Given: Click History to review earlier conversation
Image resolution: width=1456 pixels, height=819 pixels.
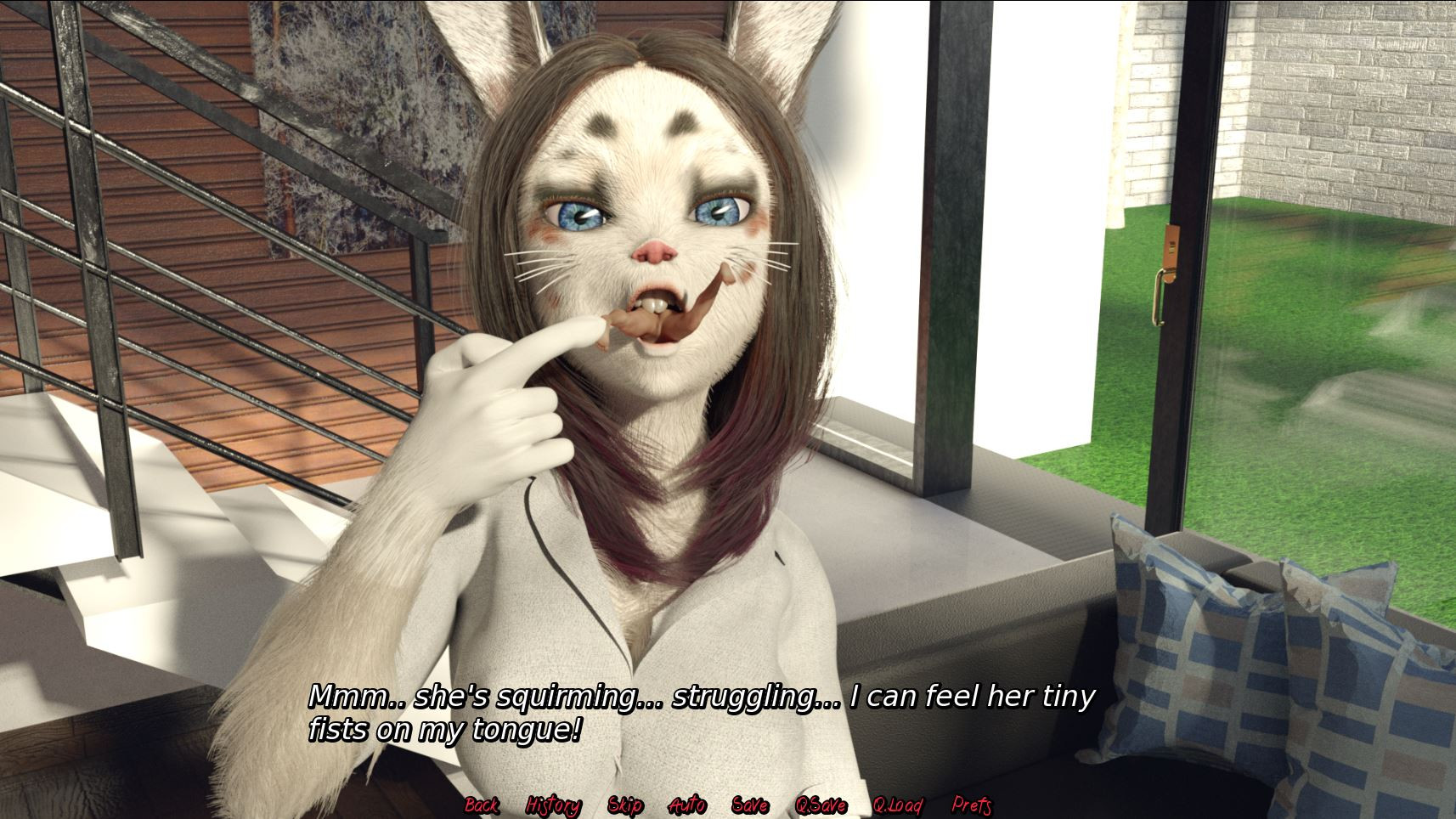Looking at the screenshot, I should 554,805.
